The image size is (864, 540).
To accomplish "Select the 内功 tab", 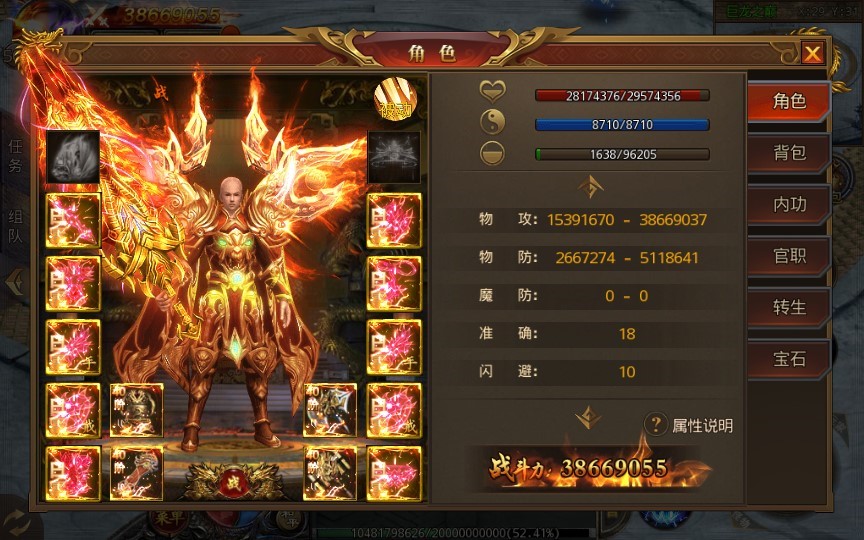I will pyautogui.click(x=789, y=204).
